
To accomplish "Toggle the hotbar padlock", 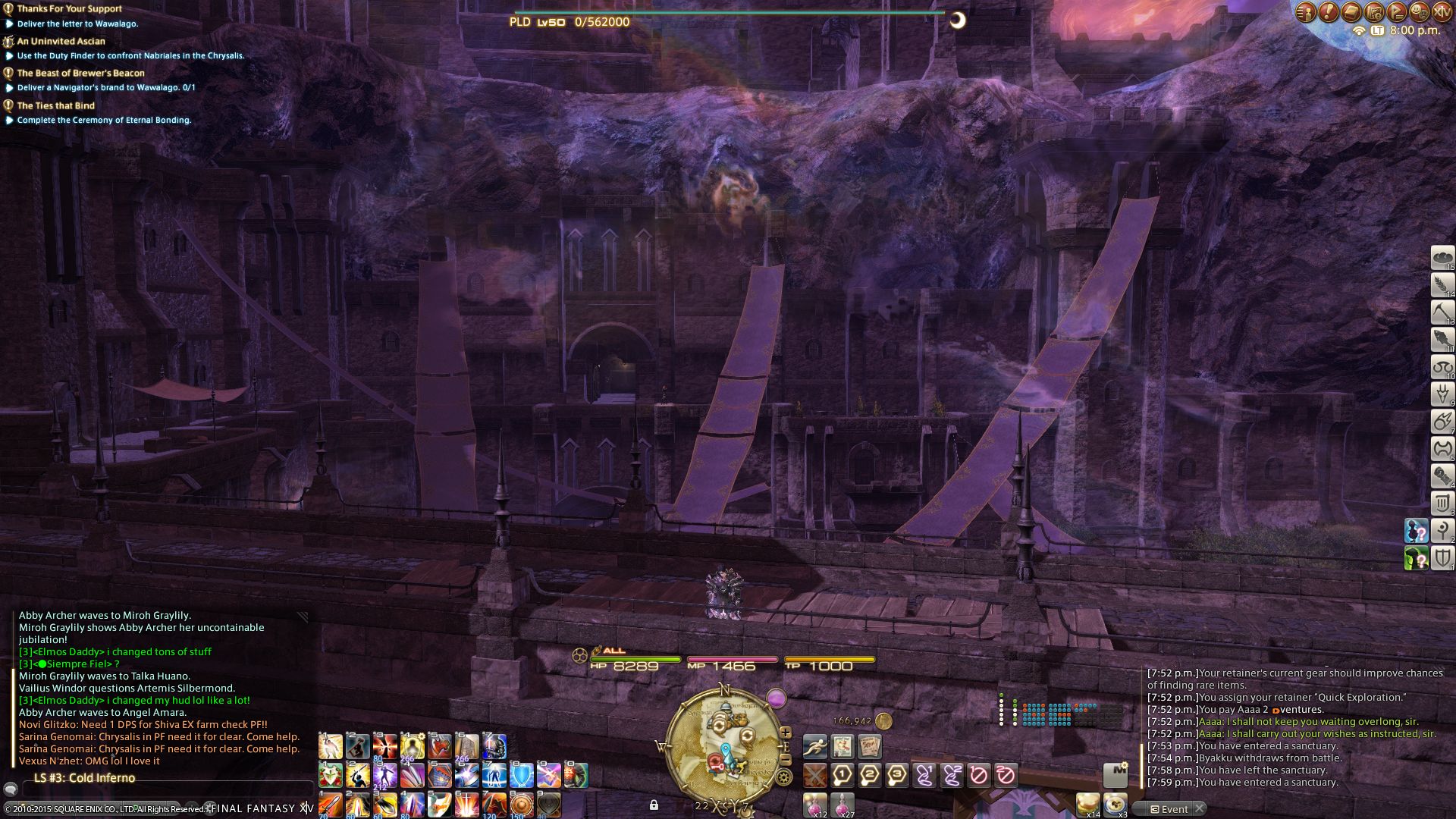I will point(654,805).
